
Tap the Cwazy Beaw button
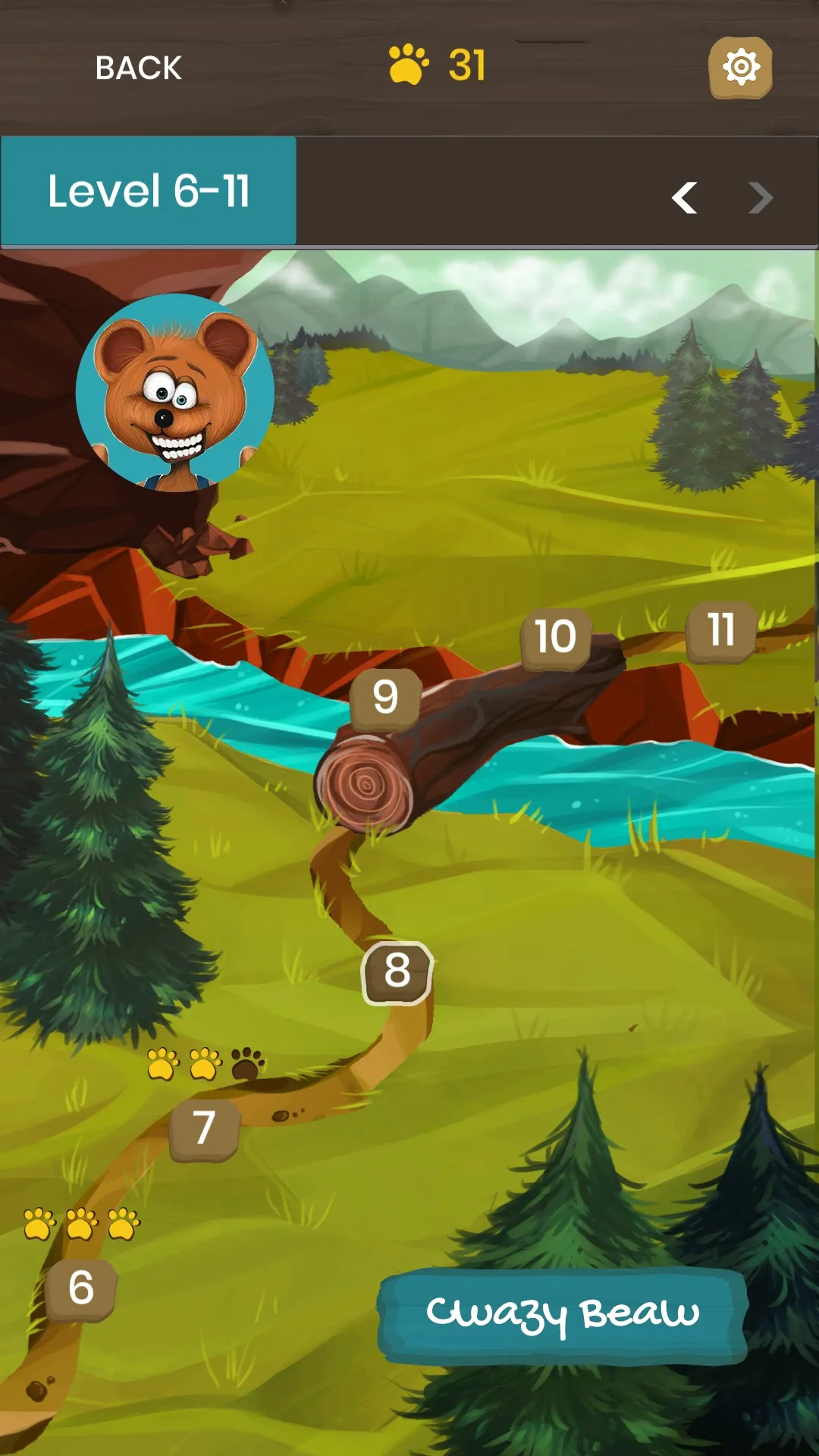point(562,1314)
